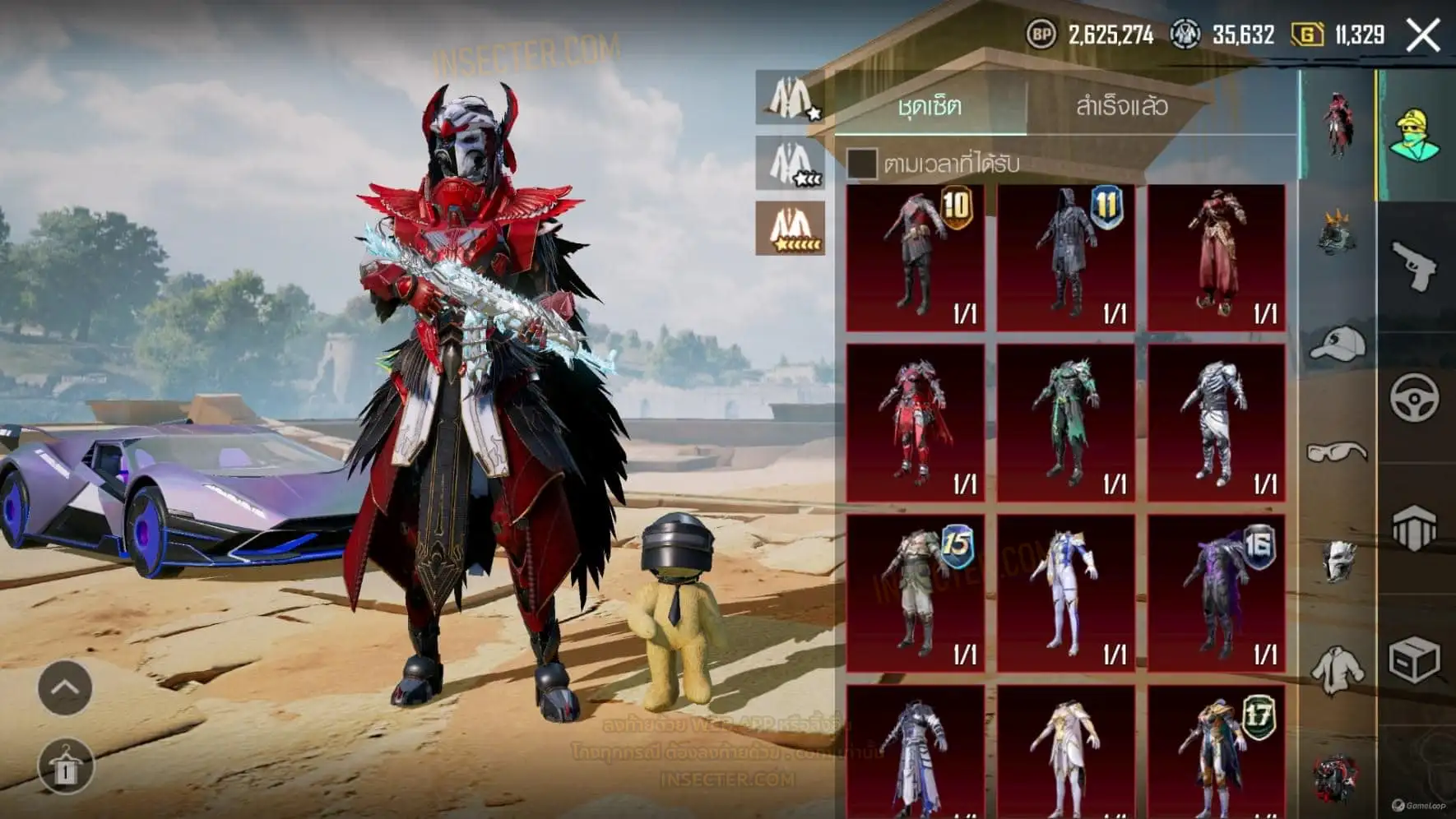Filter outfits by six-star rarity
The image size is (1456, 819).
click(791, 228)
